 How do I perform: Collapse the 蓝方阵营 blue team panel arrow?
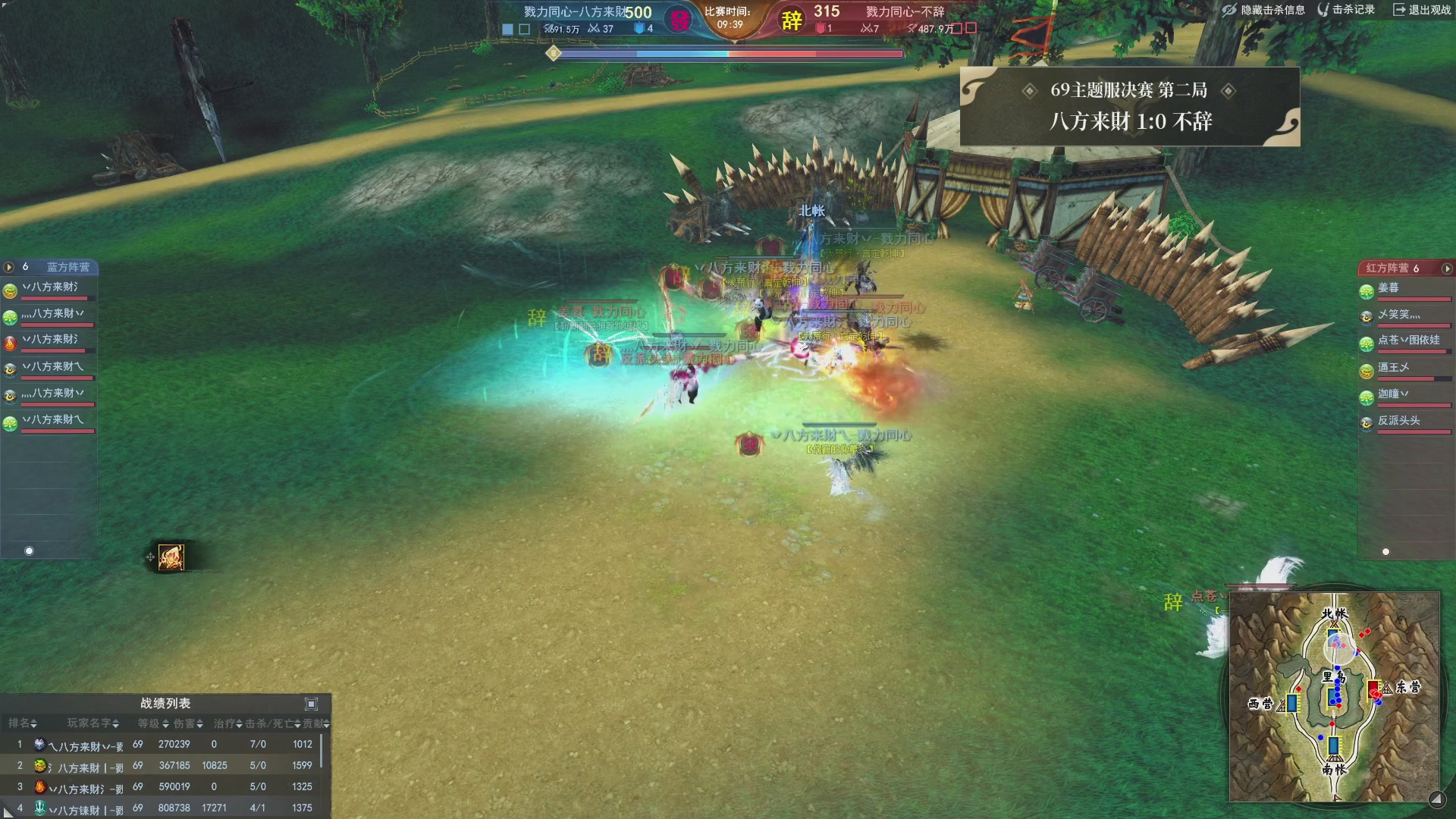[x=9, y=267]
